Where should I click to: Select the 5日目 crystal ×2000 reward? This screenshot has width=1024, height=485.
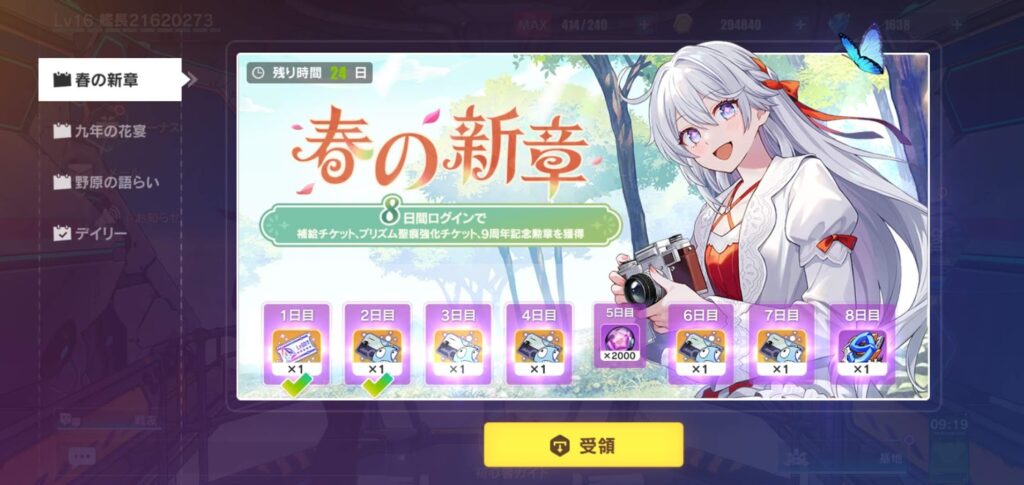coord(620,338)
